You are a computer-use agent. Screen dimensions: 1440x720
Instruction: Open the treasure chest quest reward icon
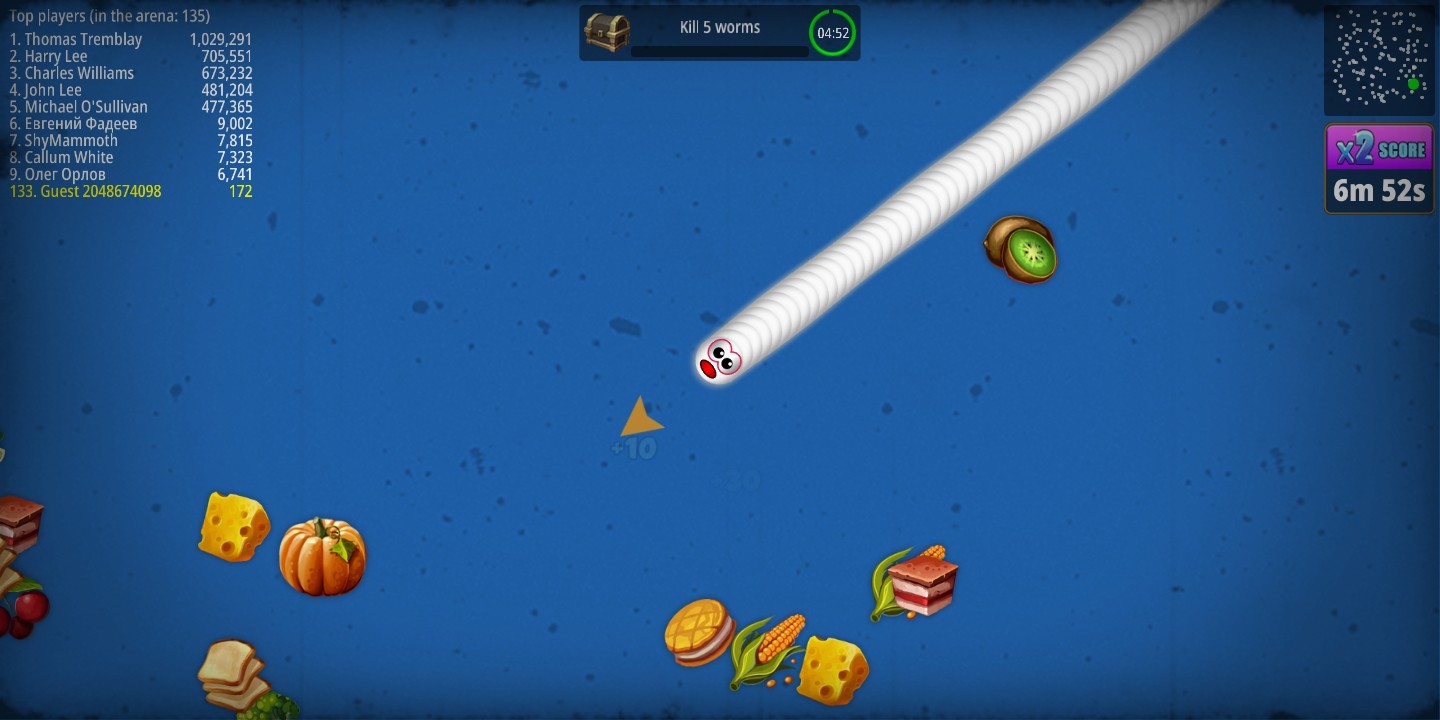point(606,32)
